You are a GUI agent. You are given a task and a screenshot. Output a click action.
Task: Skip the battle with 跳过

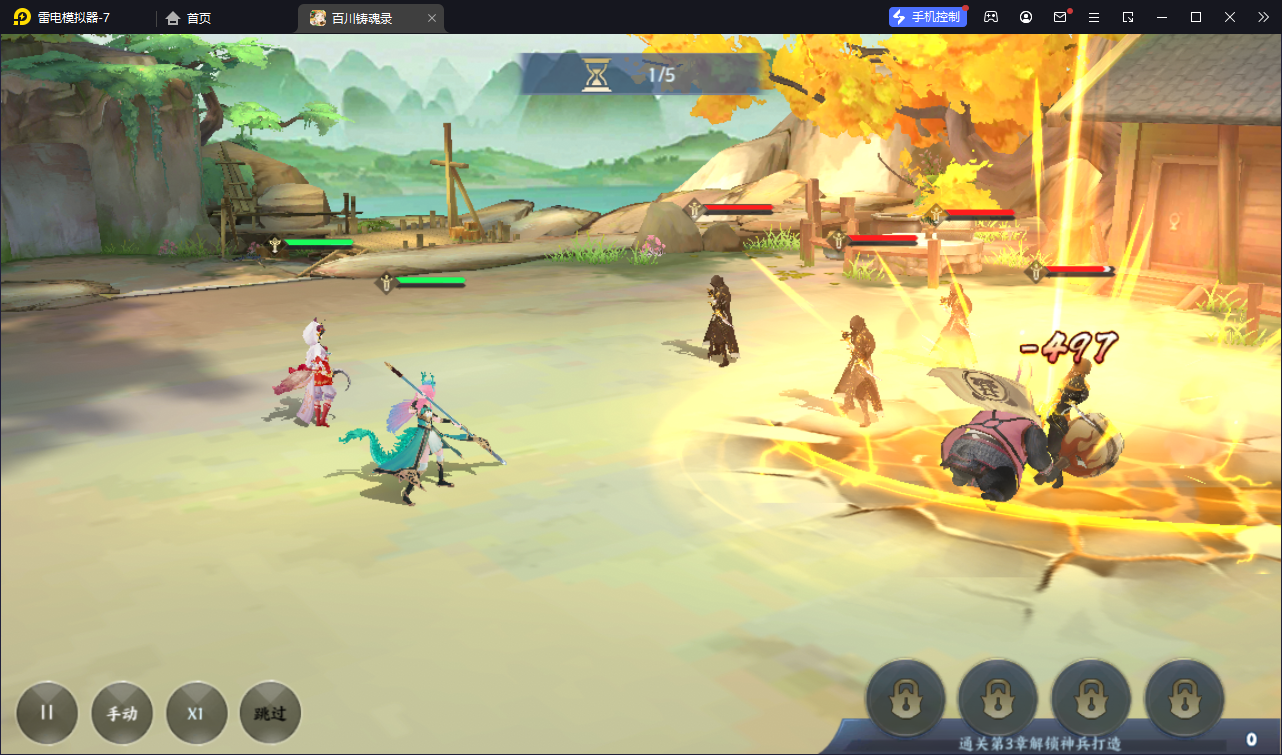(x=270, y=713)
